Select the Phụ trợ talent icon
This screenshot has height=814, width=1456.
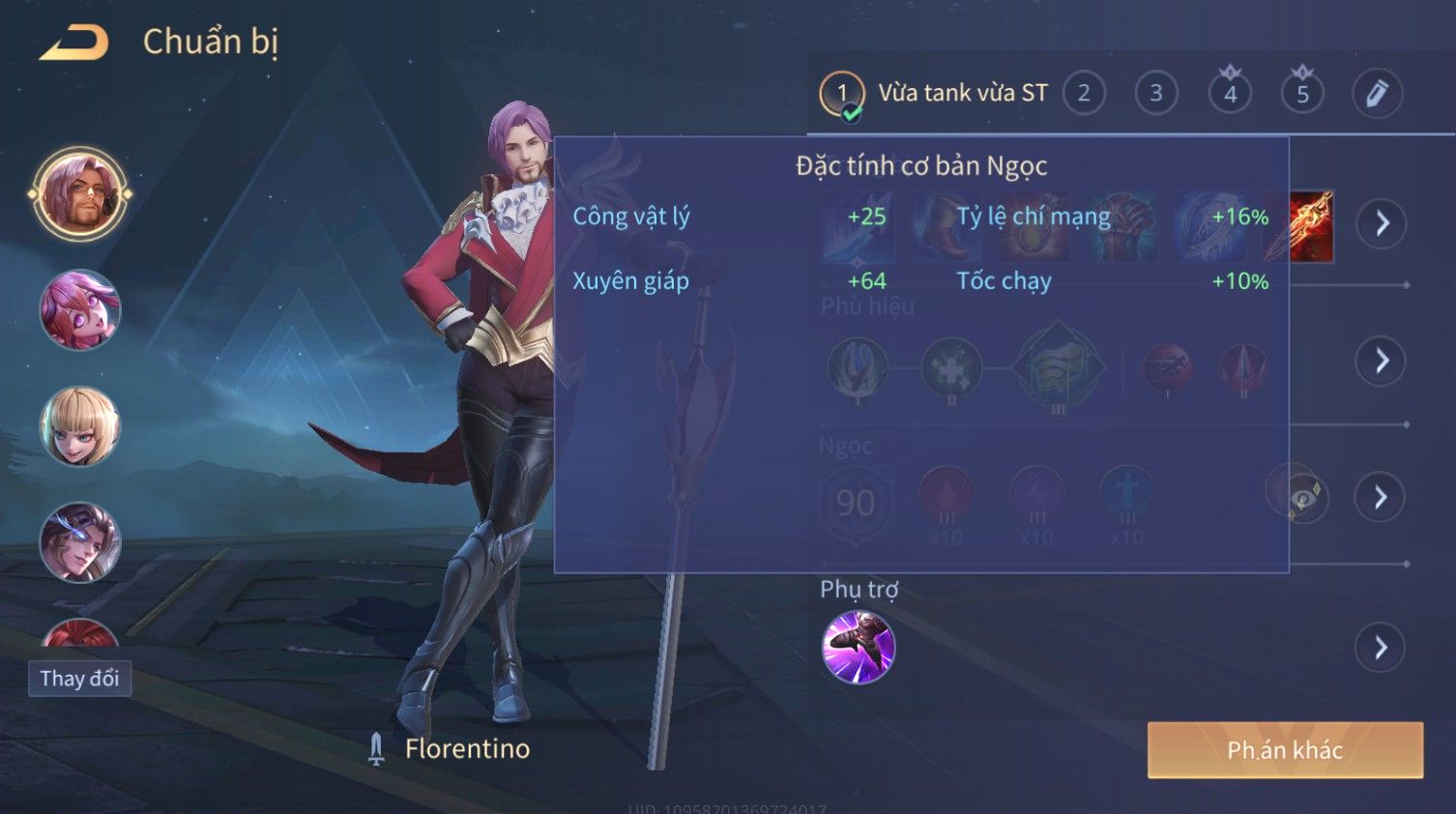[858, 648]
